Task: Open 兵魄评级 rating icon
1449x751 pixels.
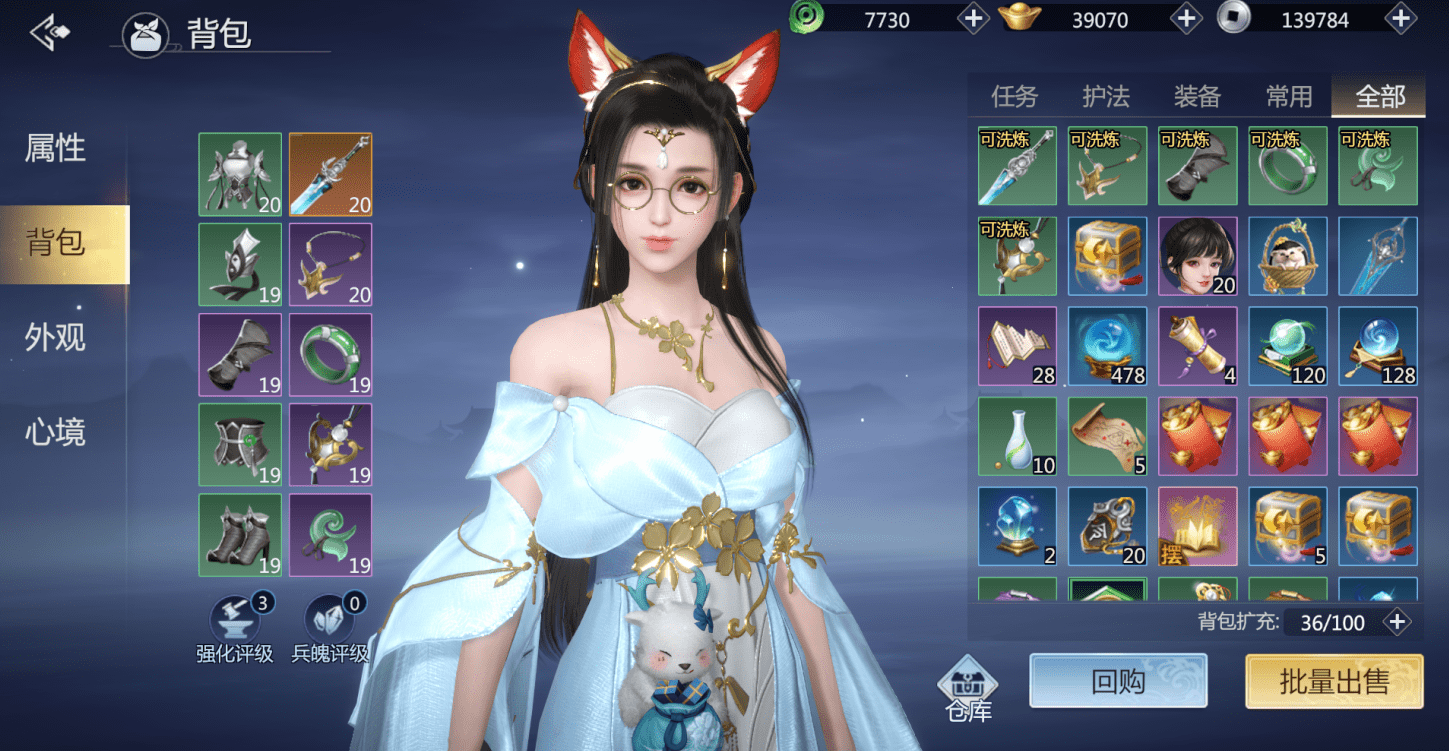Action: click(x=330, y=628)
